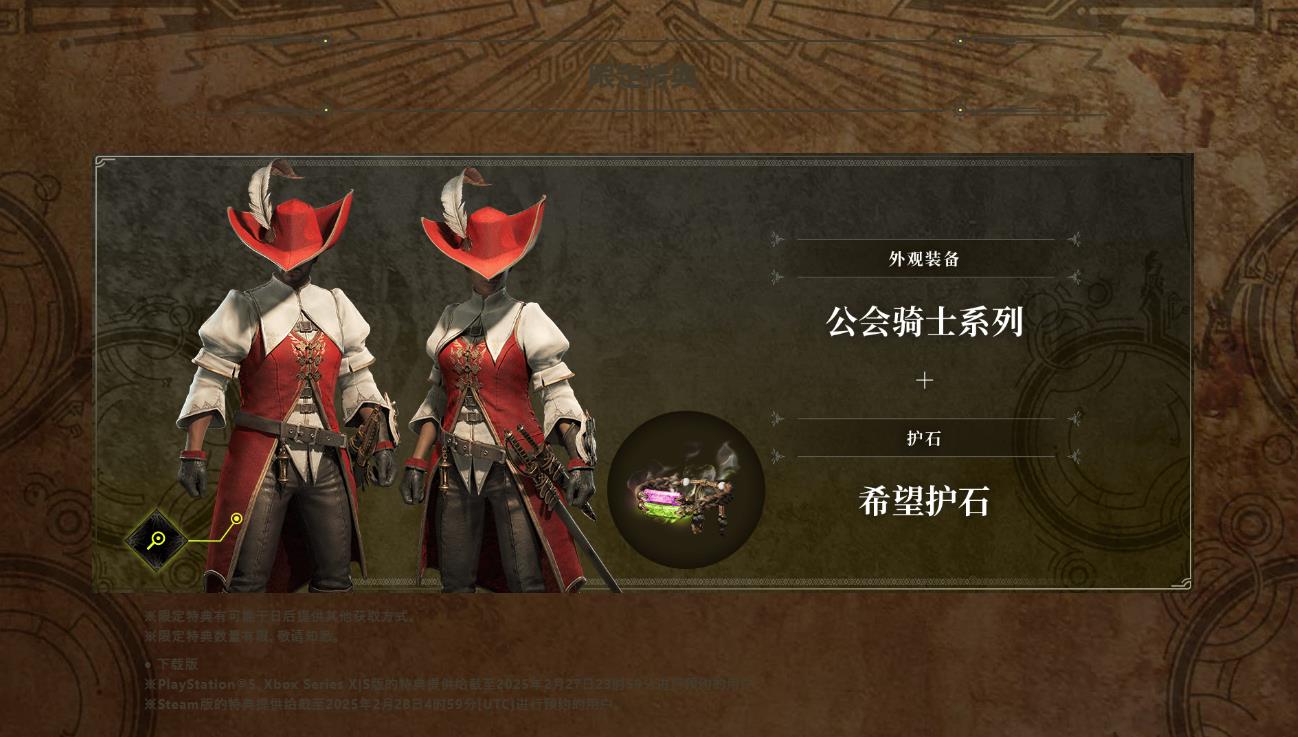This screenshot has width=1298, height=737.
Task: Click the magnifying glass enlarge icon
Action: click(156, 540)
